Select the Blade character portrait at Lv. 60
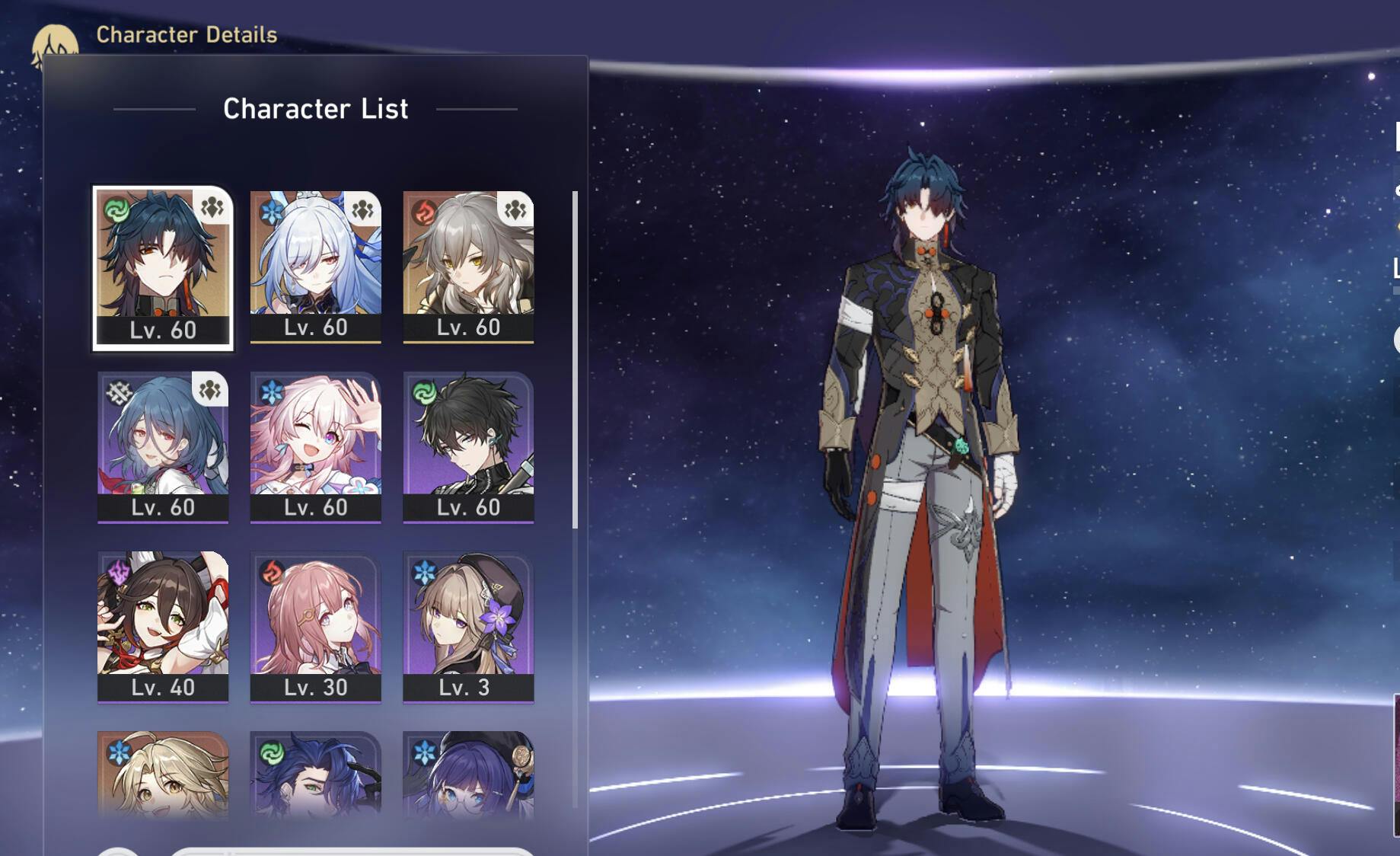The width and height of the screenshot is (1400, 856). pos(163,267)
